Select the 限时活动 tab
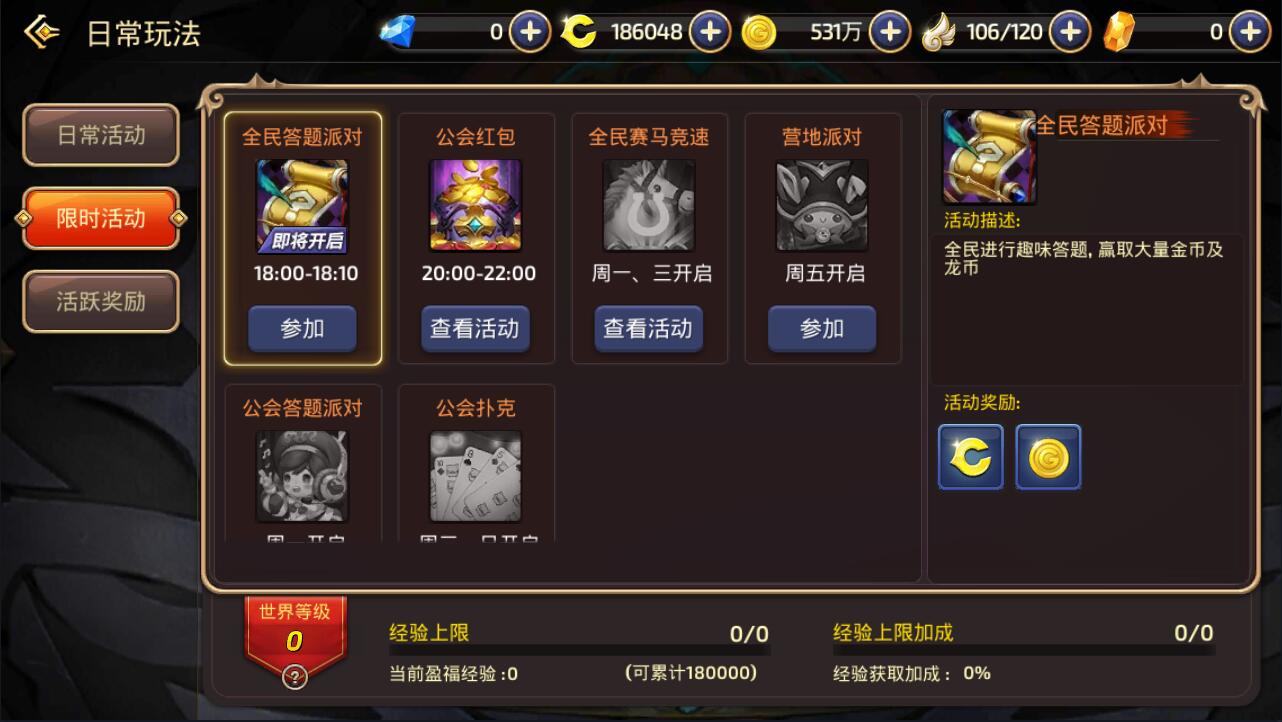The width and height of the screenshot is (1282, 722). 100,217
